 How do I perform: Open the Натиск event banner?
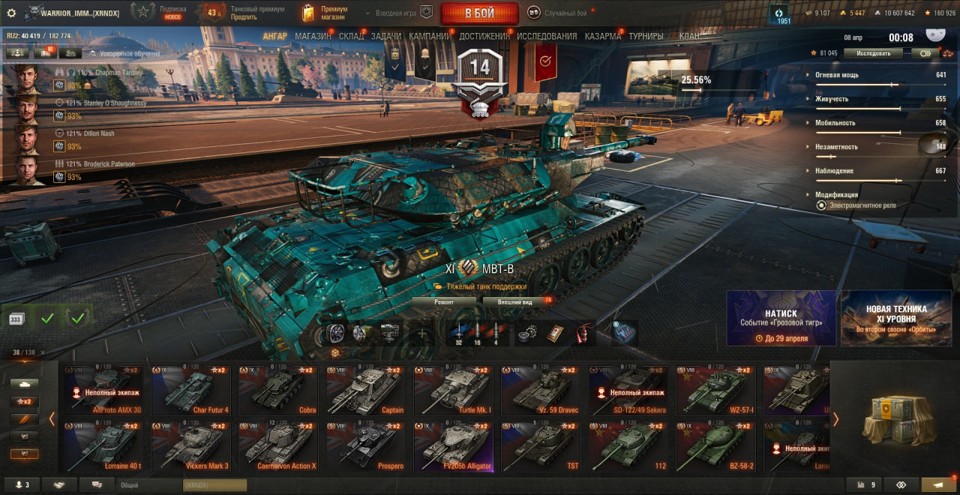click(781, 318)
